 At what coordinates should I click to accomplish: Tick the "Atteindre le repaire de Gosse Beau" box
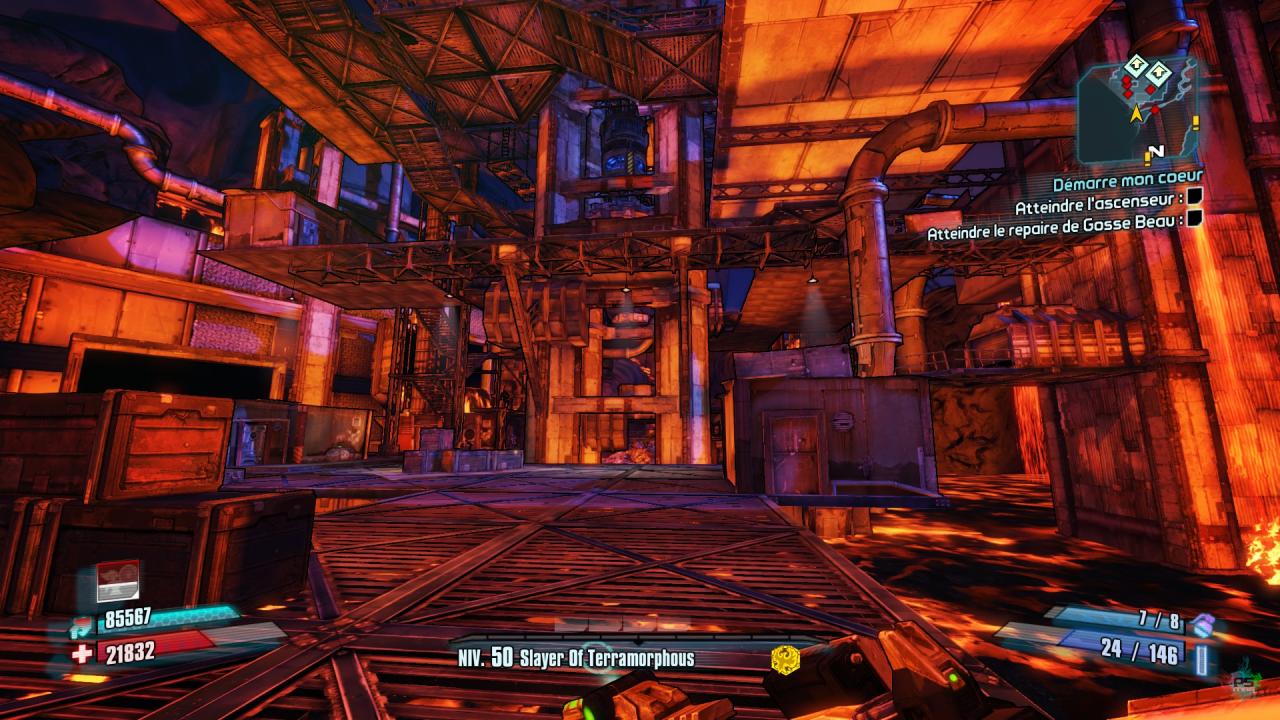coord(1194,221)
